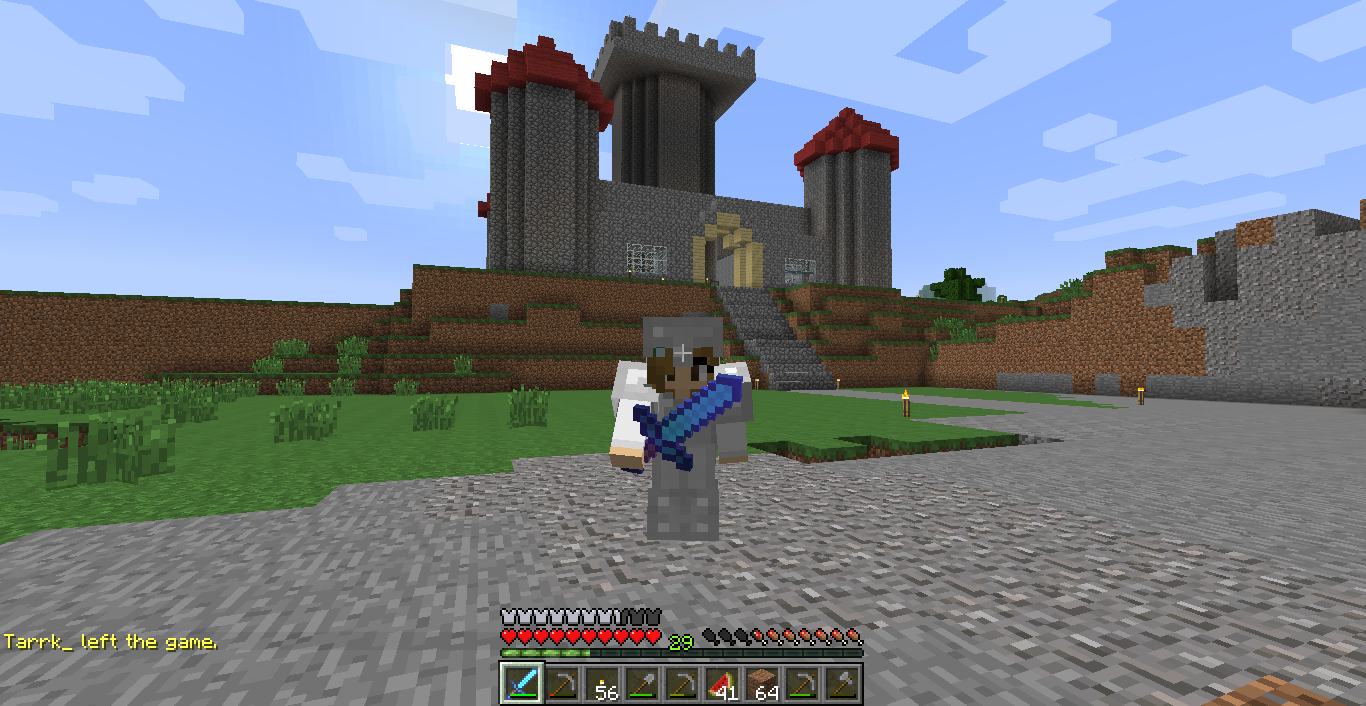Select the diamond sword hotbar slot
The height and width of the screenshot is (706, 1366).
(x=522, y=682)
